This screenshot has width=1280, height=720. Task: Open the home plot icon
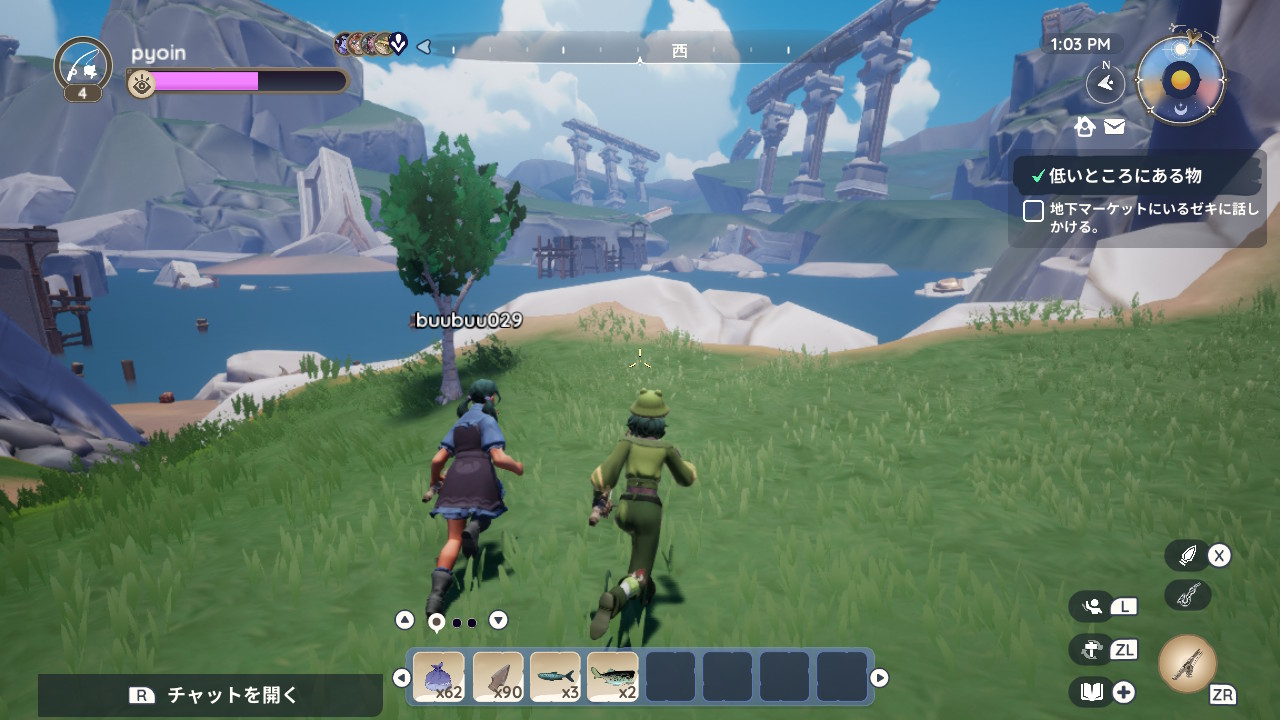1085,126
